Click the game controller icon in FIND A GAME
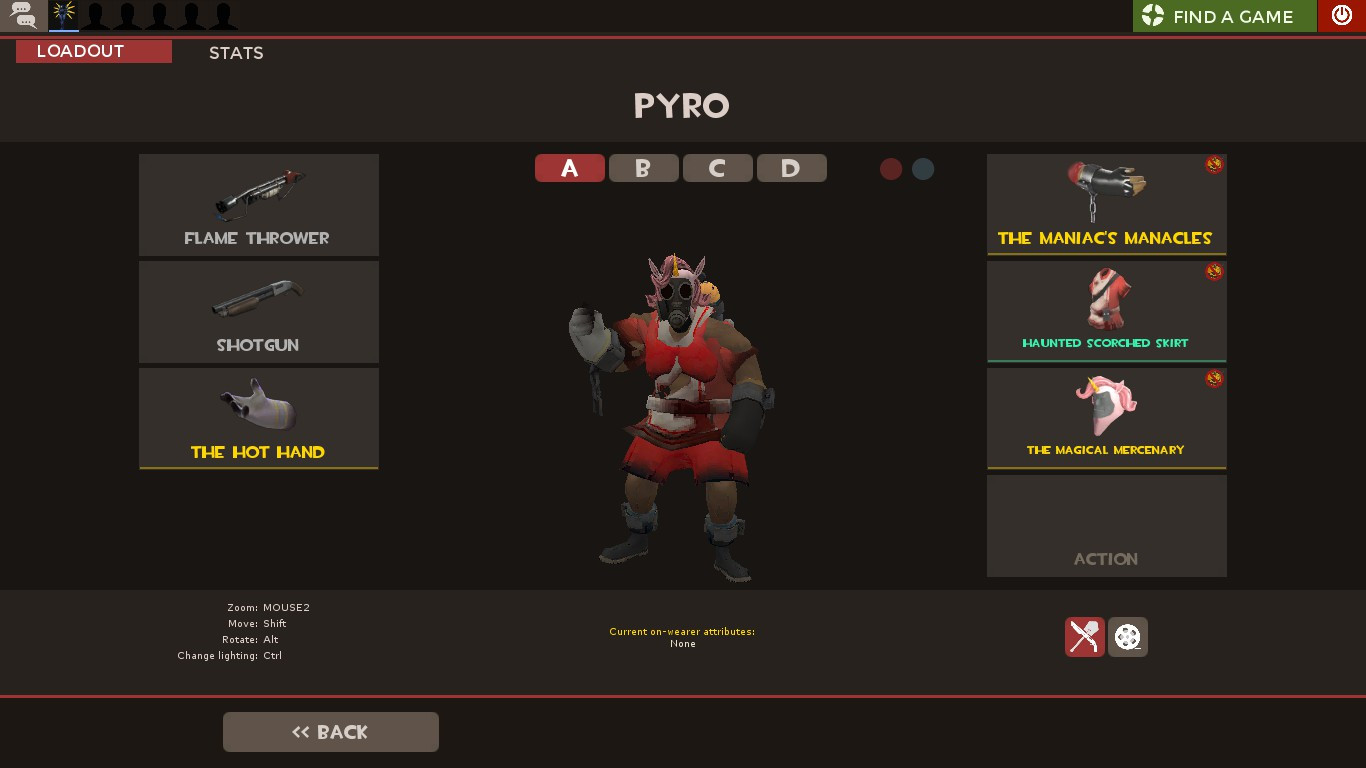Image resolution: width=1366 pixels, height=768 pixels. point(1155,15)
